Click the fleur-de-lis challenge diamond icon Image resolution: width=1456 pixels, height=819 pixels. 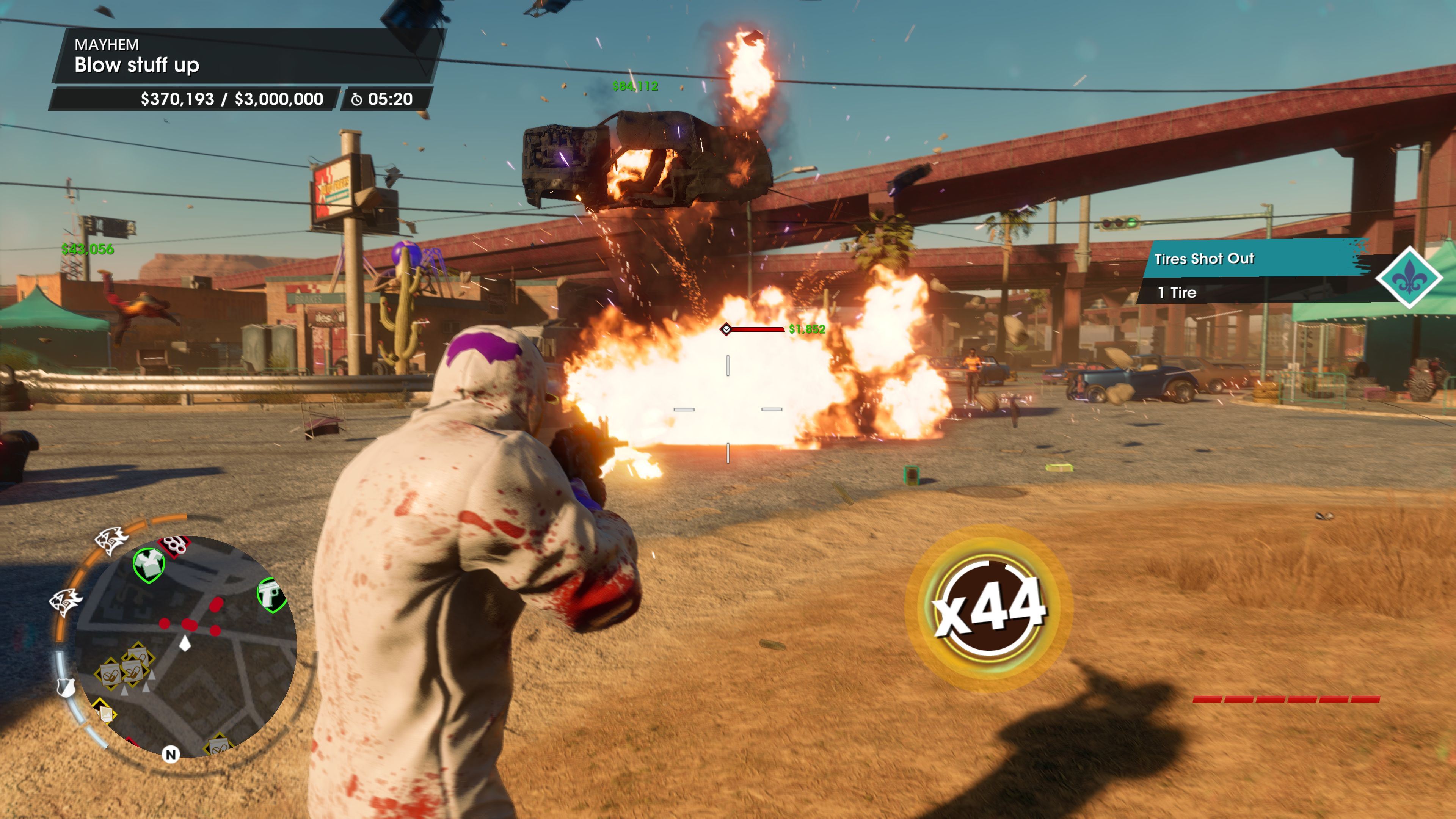[x=1409, y=277]
